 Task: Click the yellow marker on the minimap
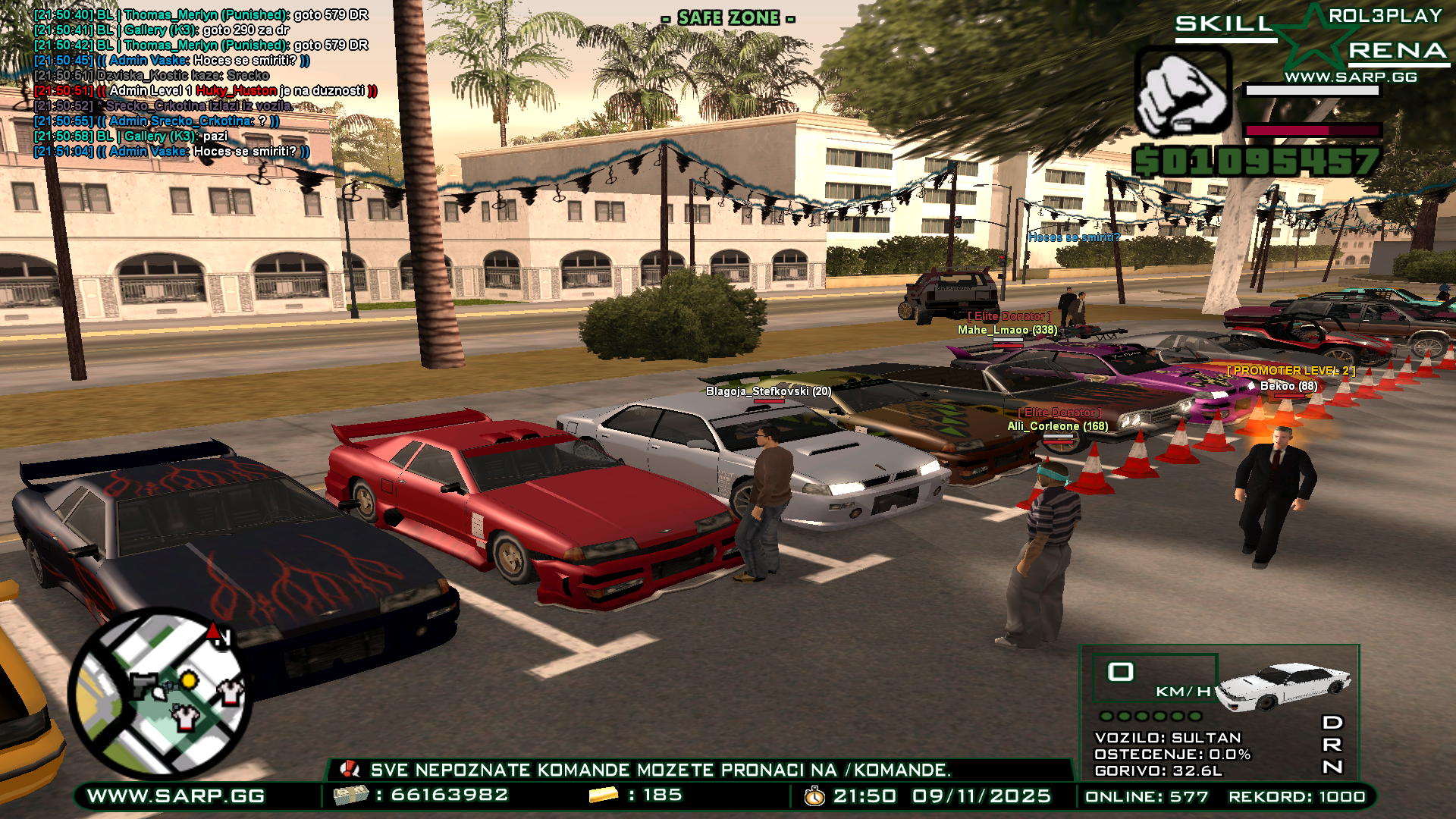[189, 680]
